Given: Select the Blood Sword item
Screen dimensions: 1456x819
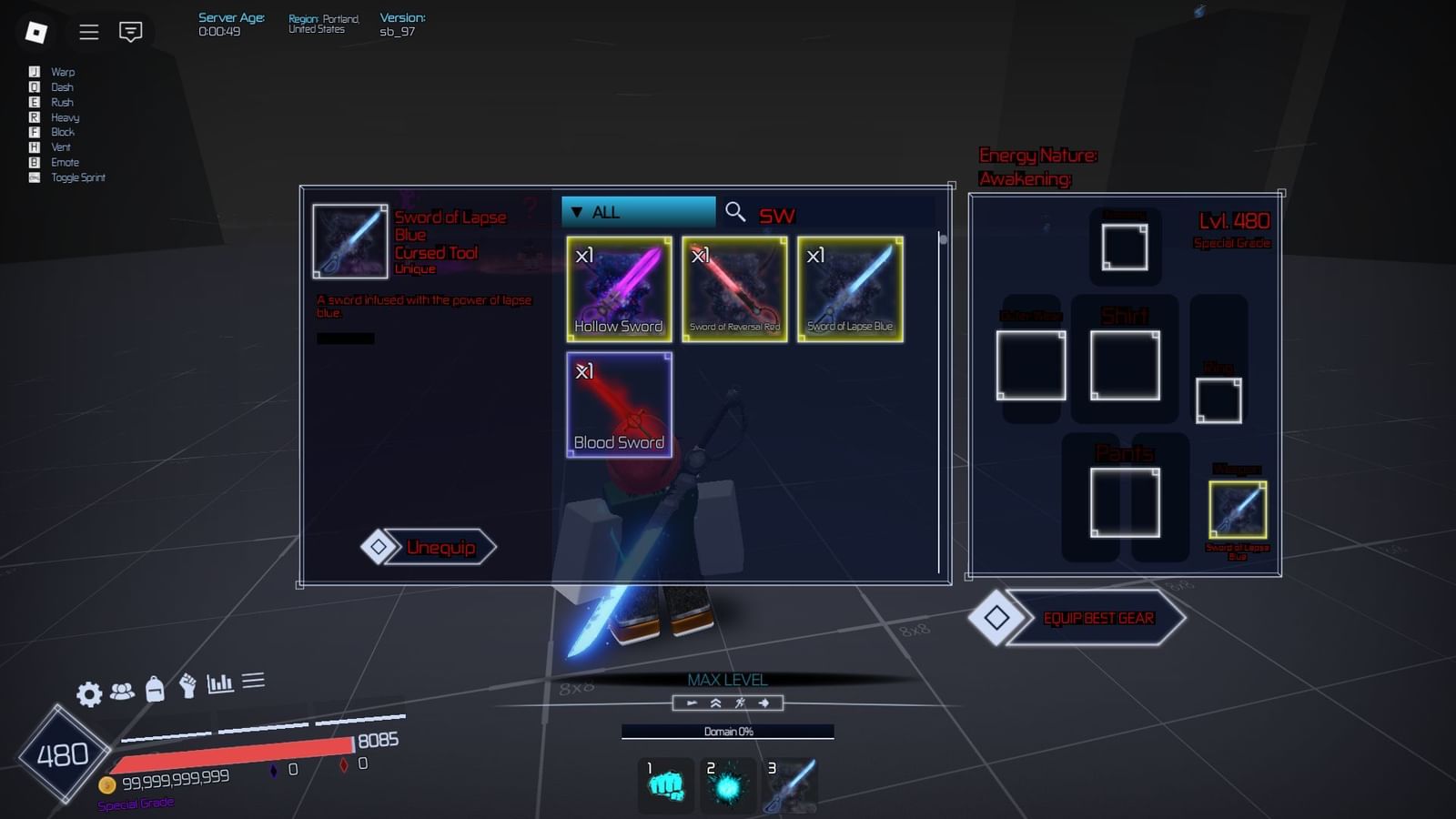Looking at the screenshot, I should click(x=619, y=403).
